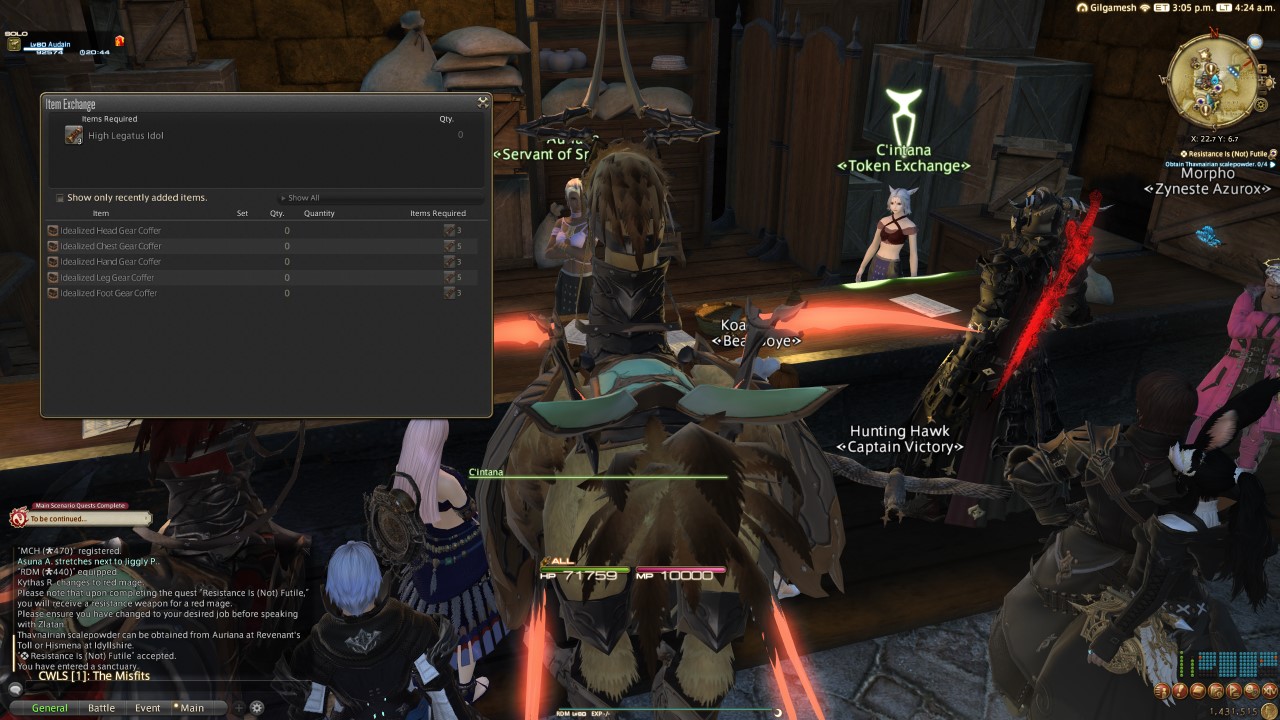
Task: Switch to the Event chat tab
Action: coord(147,707)
